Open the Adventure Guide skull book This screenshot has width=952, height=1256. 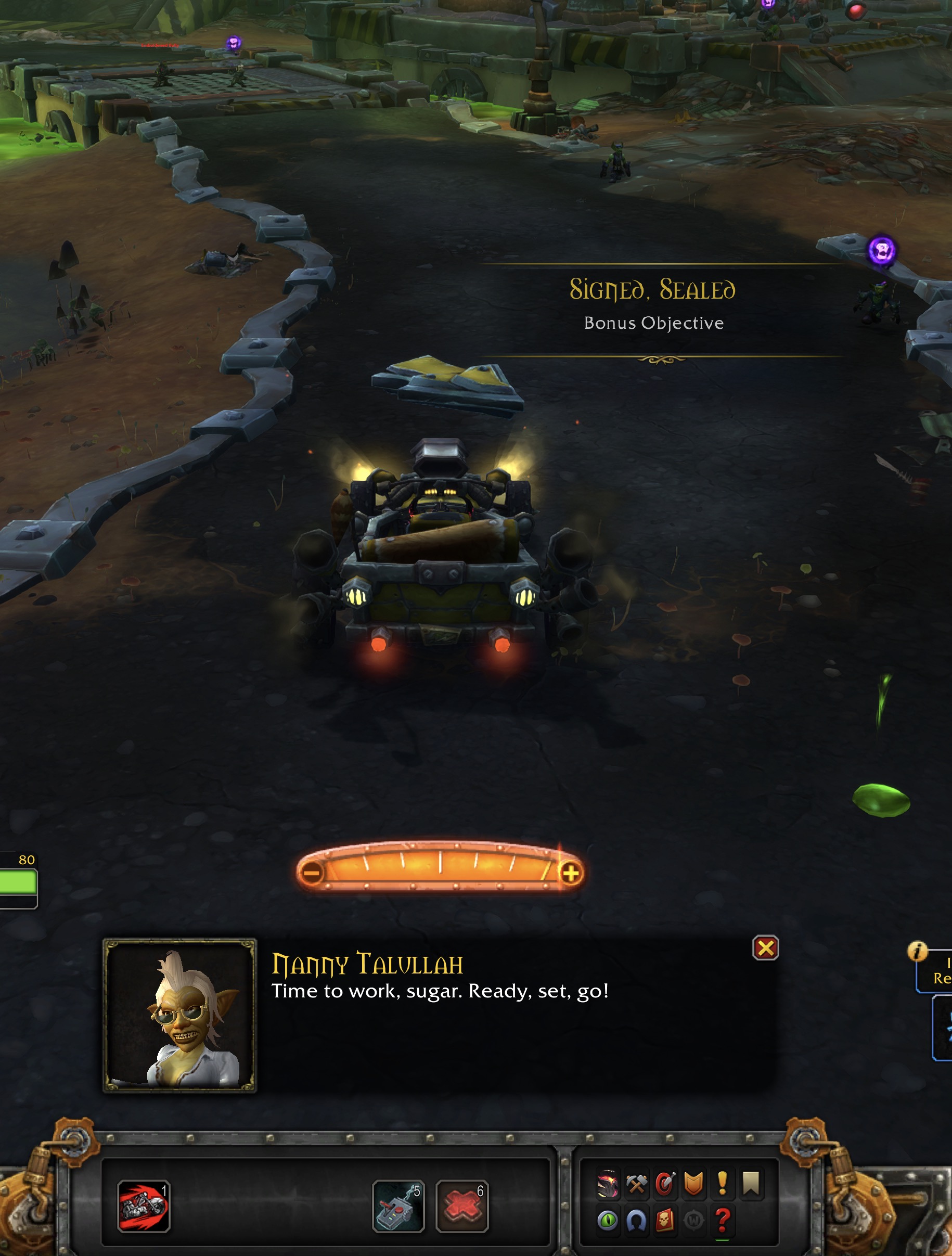pyautogui.click(x=665, y=1220)
